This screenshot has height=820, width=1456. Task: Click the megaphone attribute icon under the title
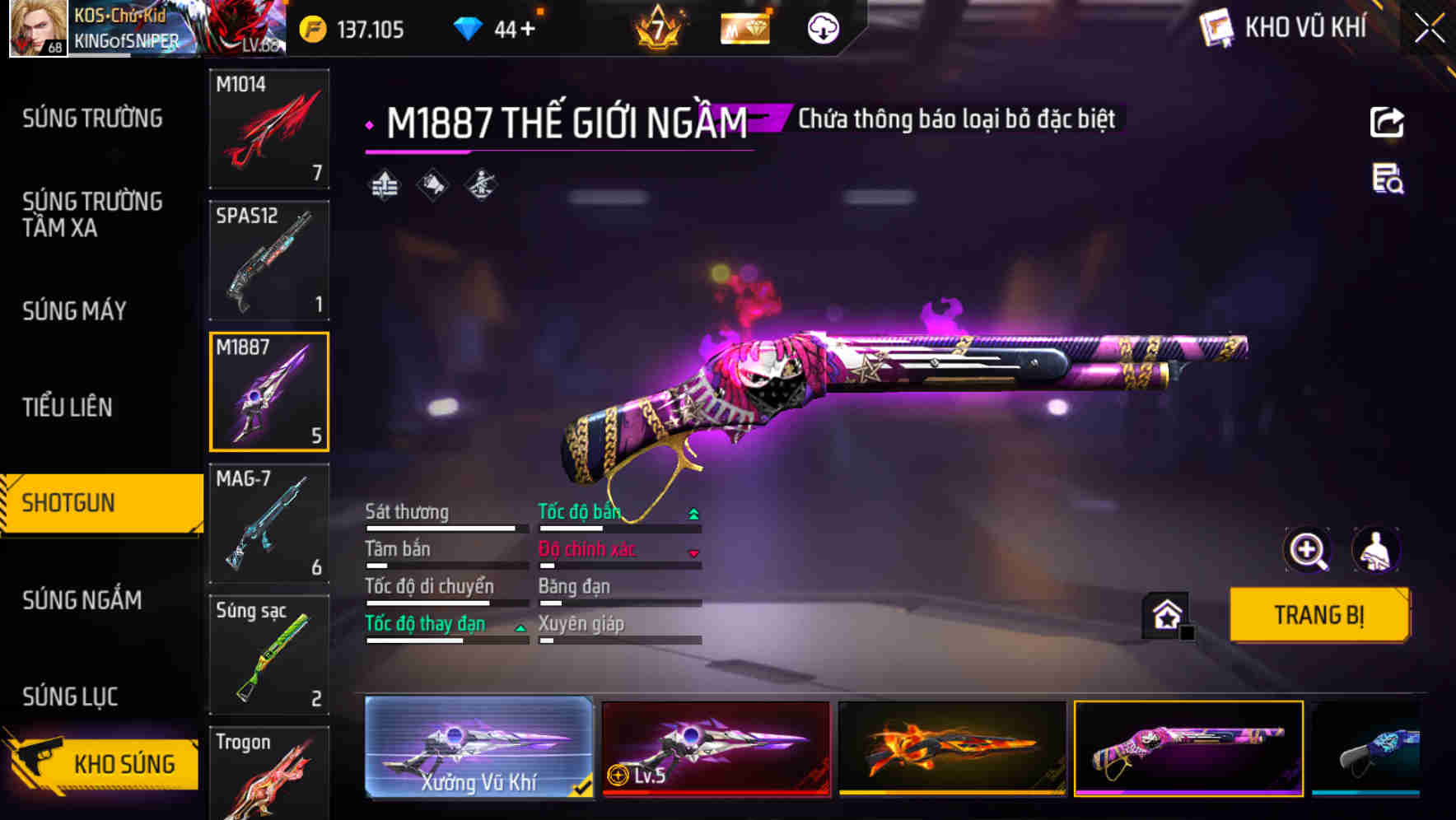point(431,183)
